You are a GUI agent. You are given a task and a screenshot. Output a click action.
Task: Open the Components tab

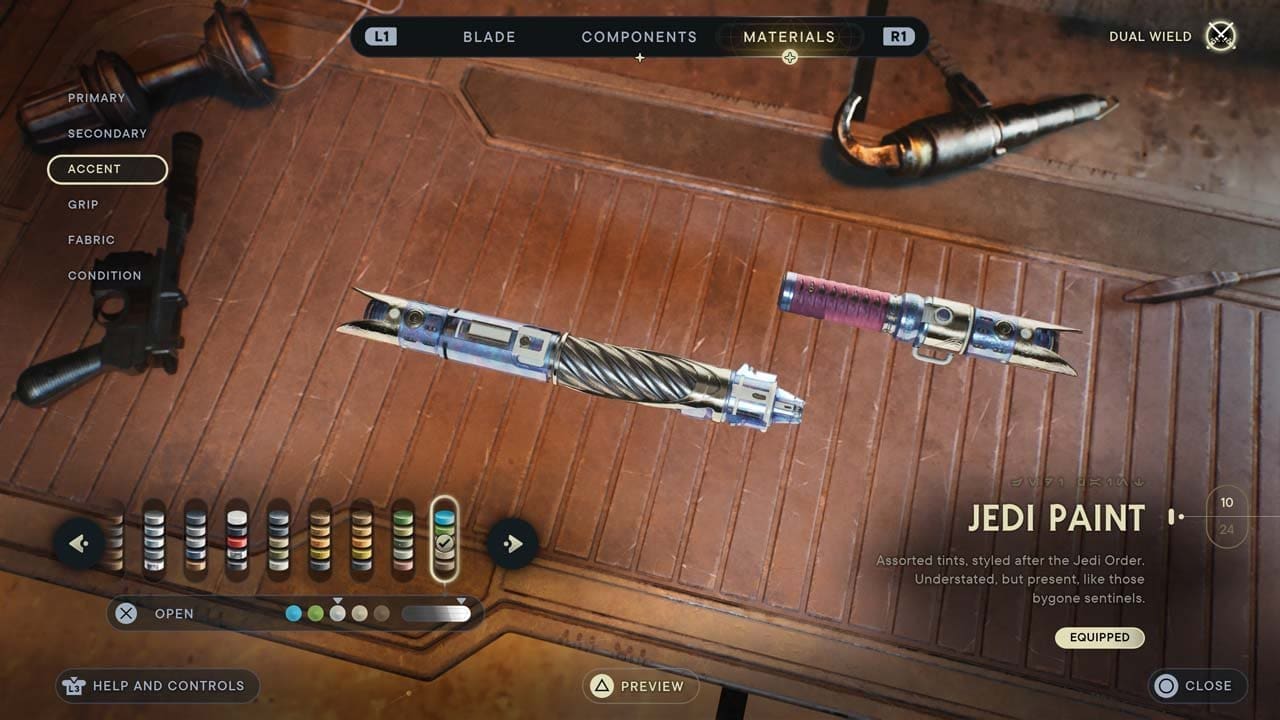tap(639, 37)
